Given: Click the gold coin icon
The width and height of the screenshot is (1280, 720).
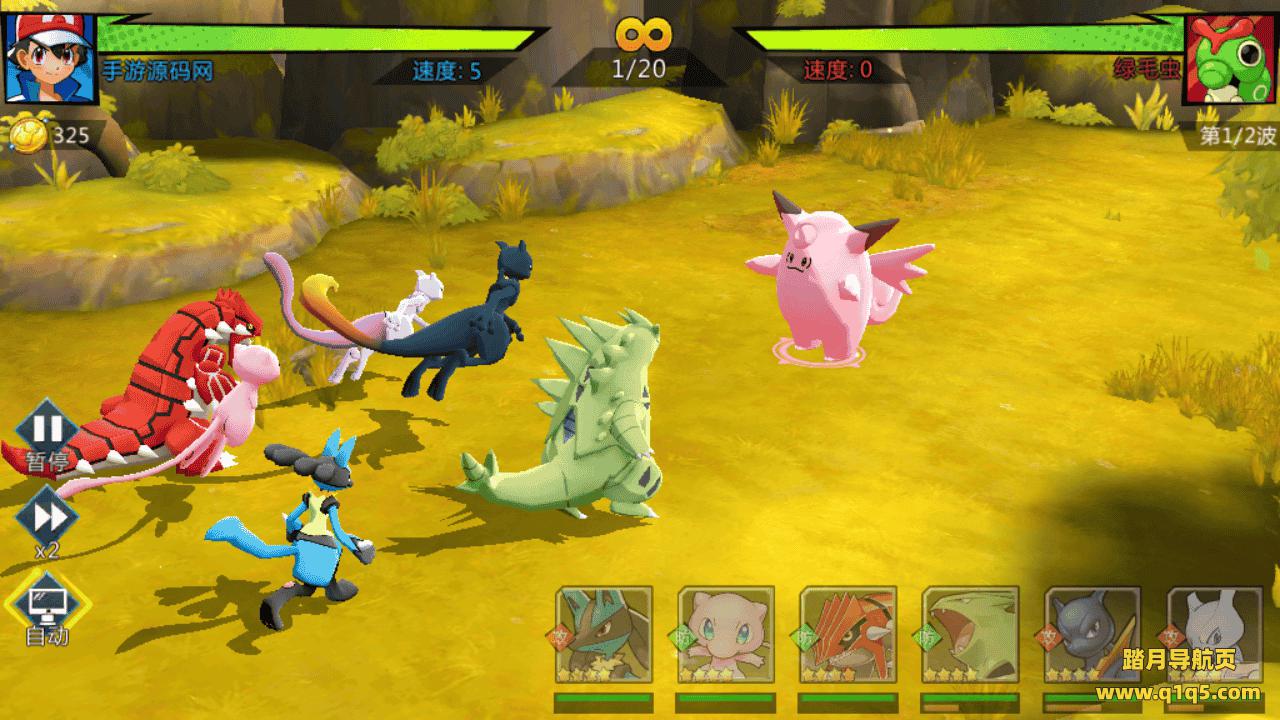Looking at the screenshot, I should tap(27, 134).
